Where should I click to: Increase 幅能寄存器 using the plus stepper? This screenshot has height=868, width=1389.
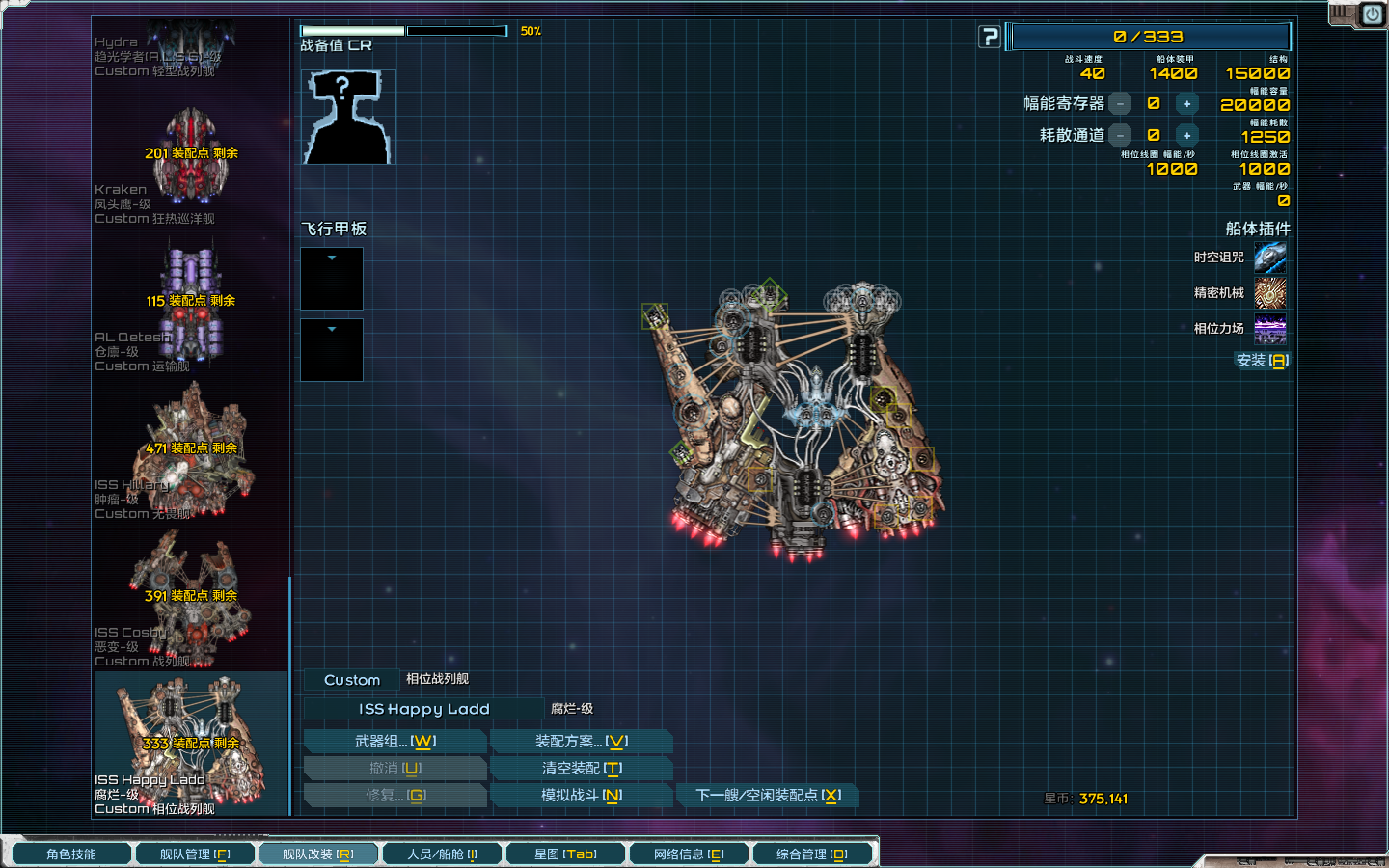point(1187,103)
